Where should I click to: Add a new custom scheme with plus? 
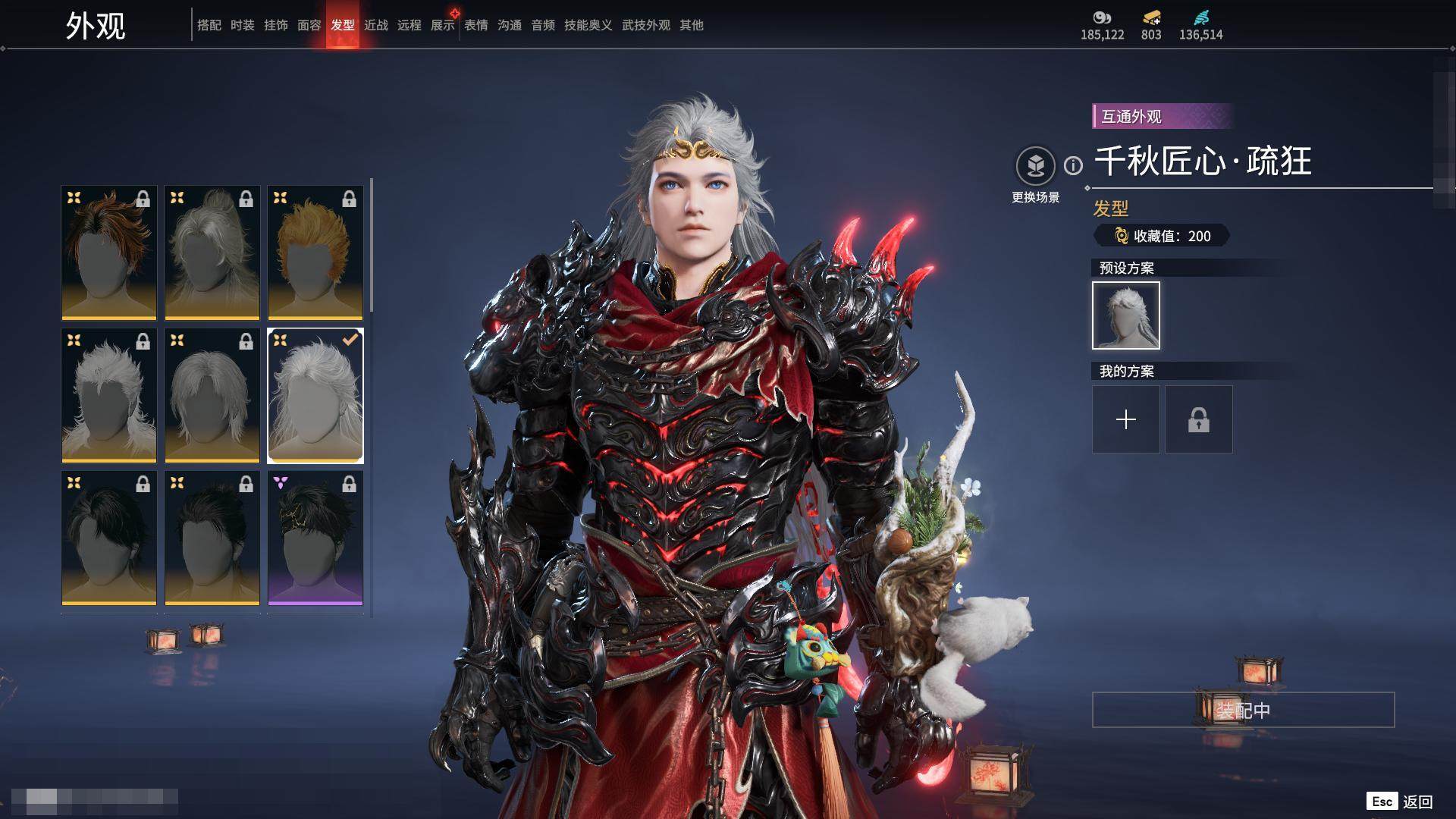1126,419
